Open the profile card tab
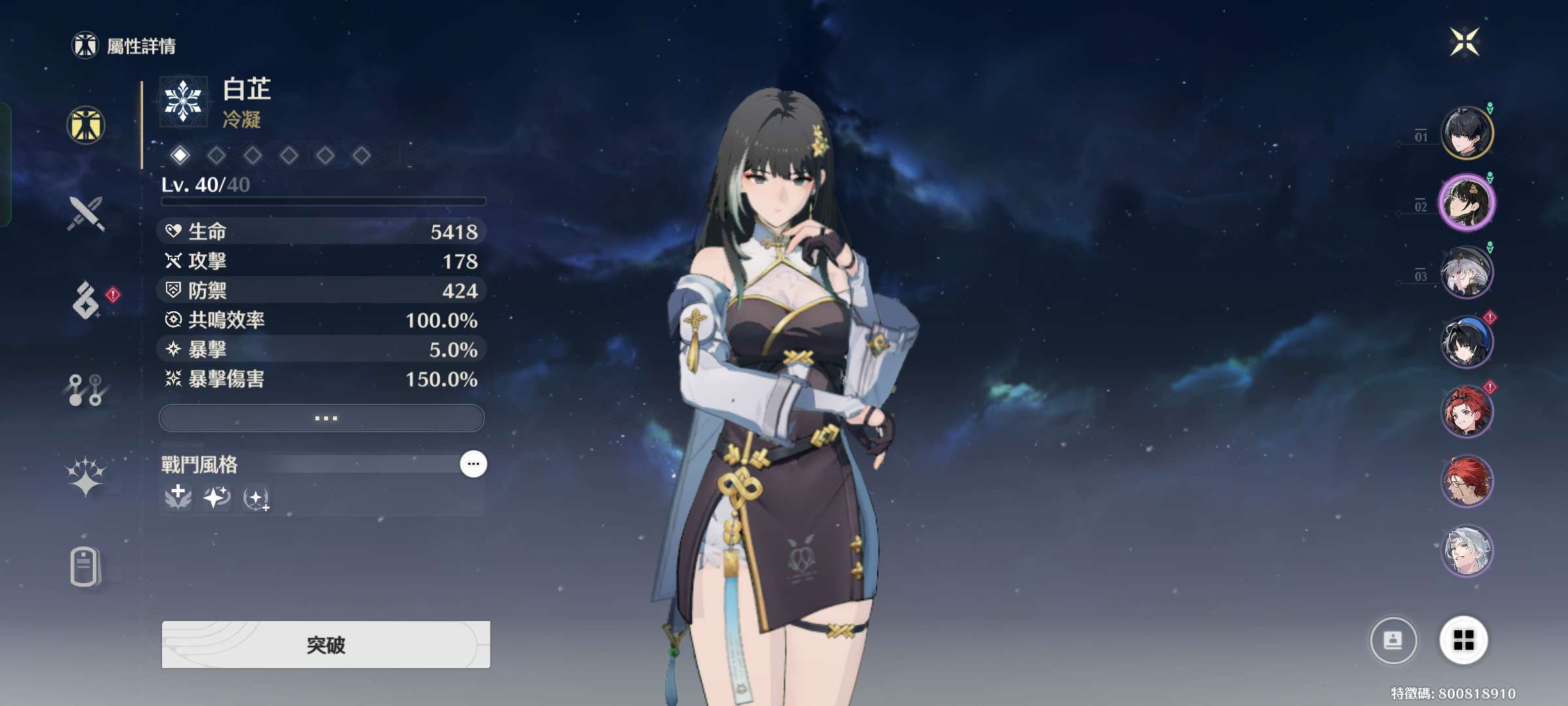This screenshot has width=1568, height=706. coord(86,566)
